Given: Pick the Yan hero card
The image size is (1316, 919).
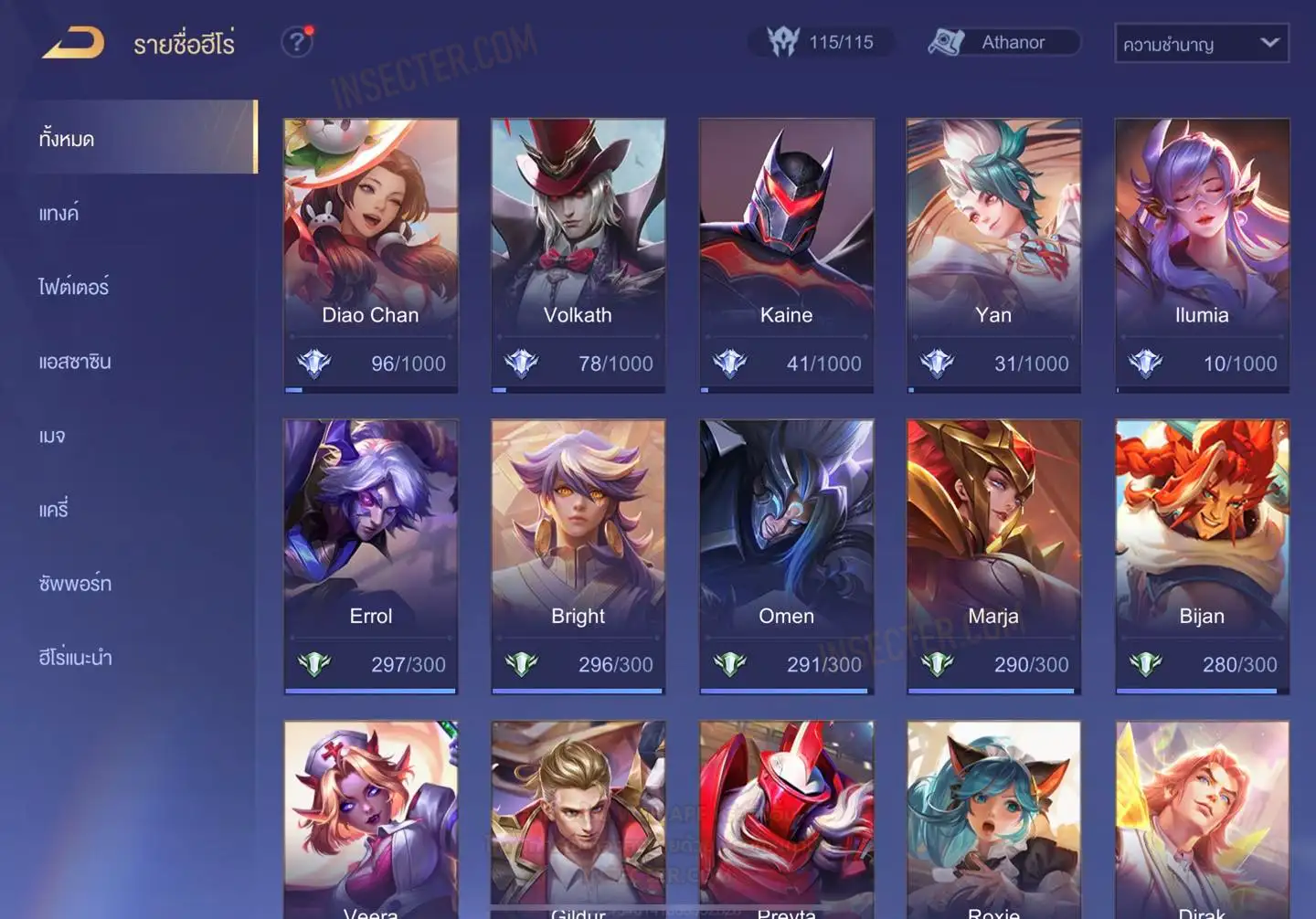Looking at the screenshot, I should point(993,255).
